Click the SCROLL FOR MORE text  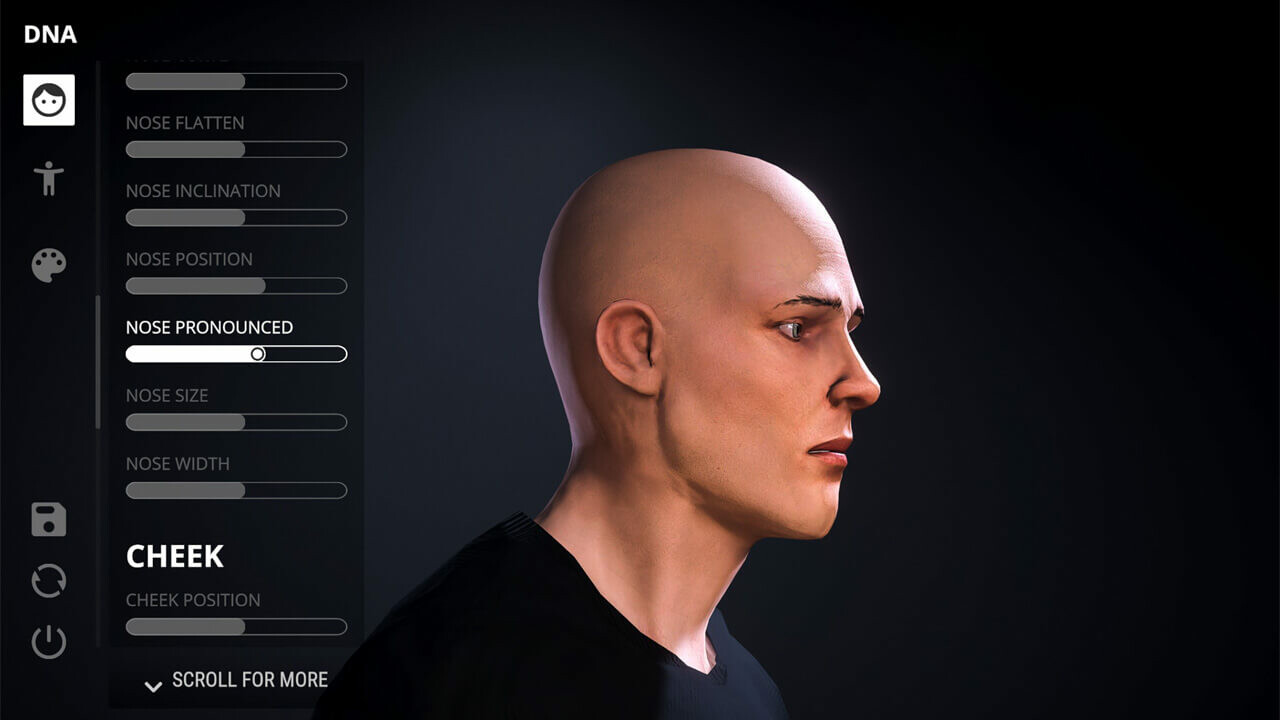[248, 680]
